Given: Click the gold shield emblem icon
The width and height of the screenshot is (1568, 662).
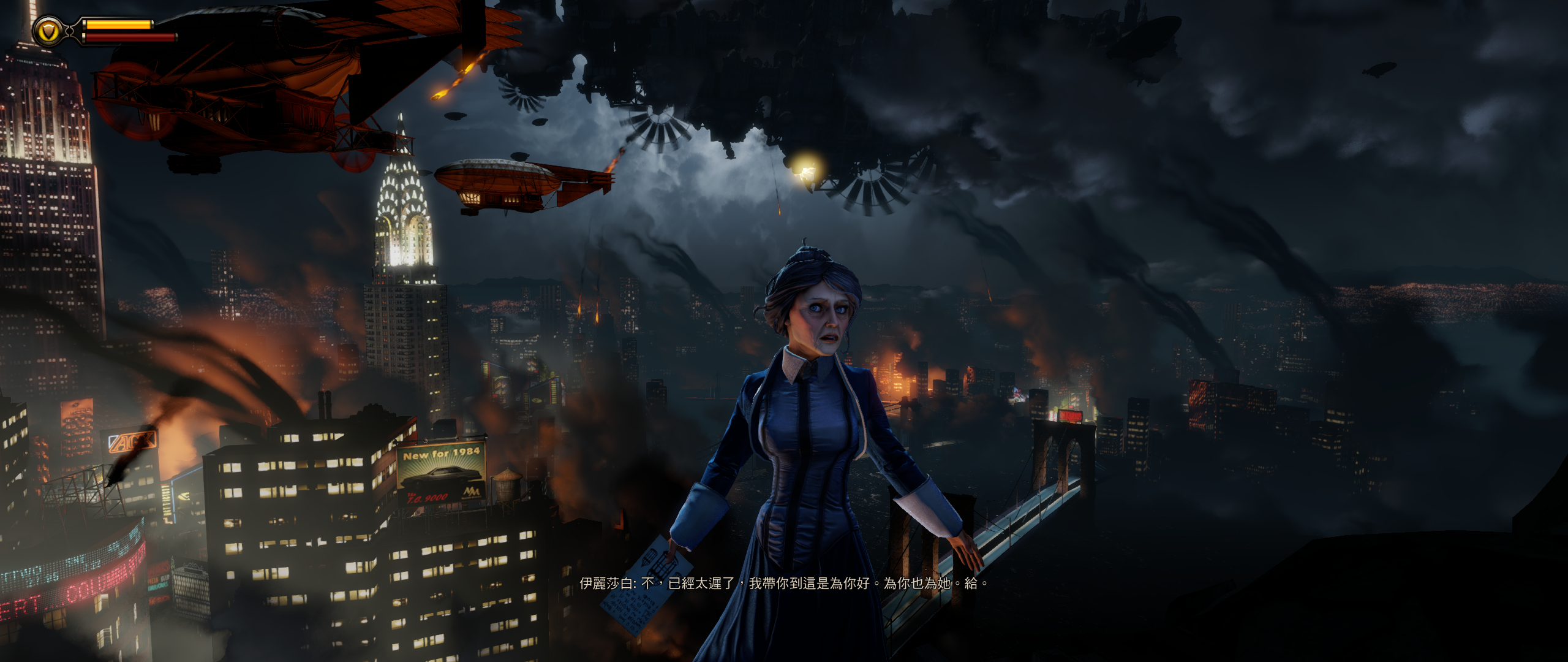Looking at the screenshot, I should tap(48, 31).
